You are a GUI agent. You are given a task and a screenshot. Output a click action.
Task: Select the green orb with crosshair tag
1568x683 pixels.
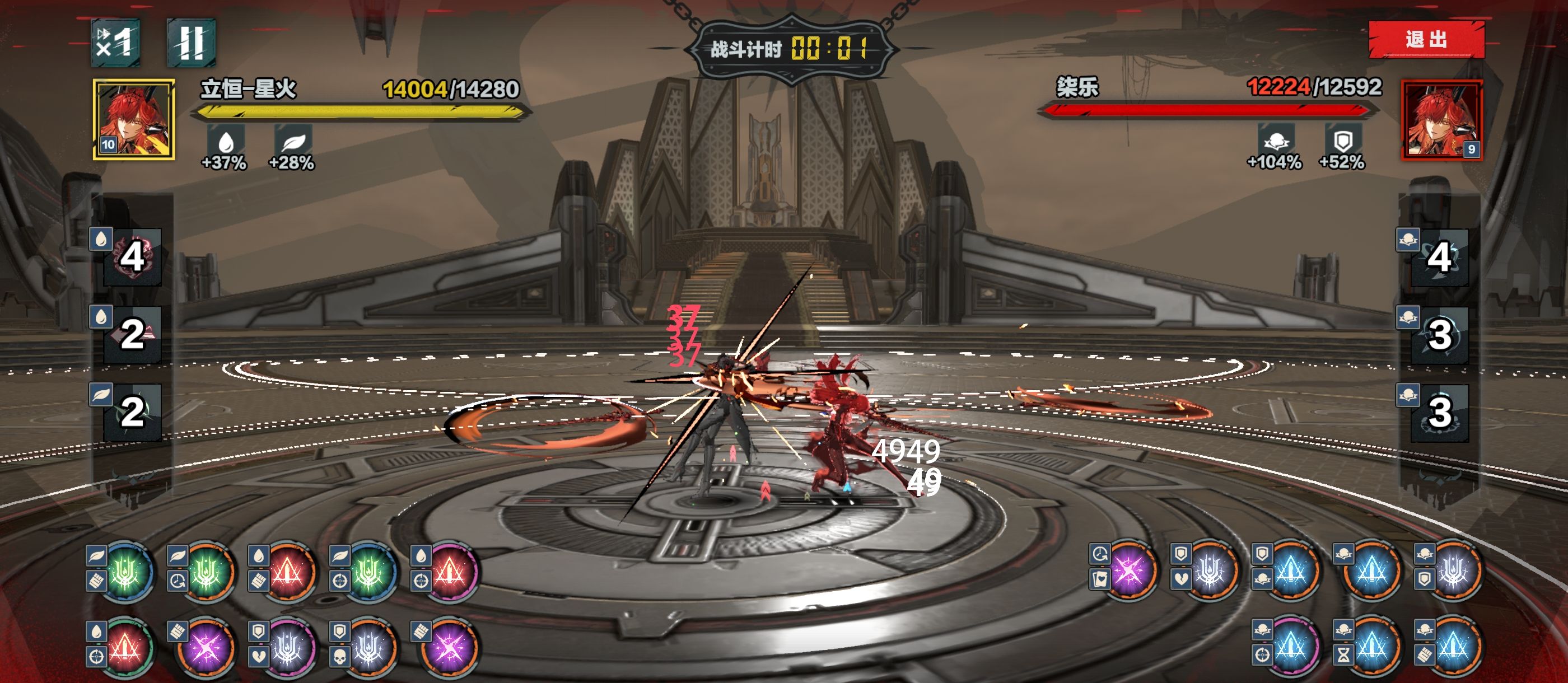(x=368, y=572)
